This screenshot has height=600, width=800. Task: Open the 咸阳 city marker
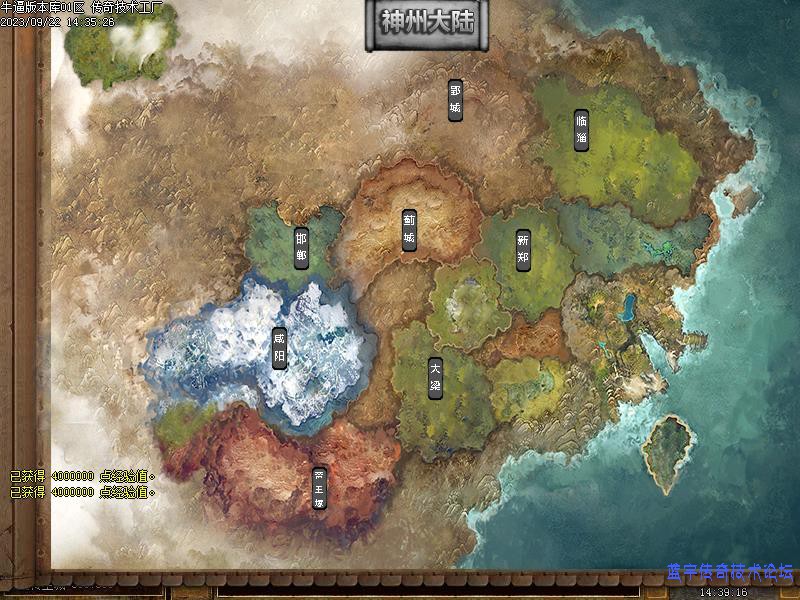click(279, 349)
